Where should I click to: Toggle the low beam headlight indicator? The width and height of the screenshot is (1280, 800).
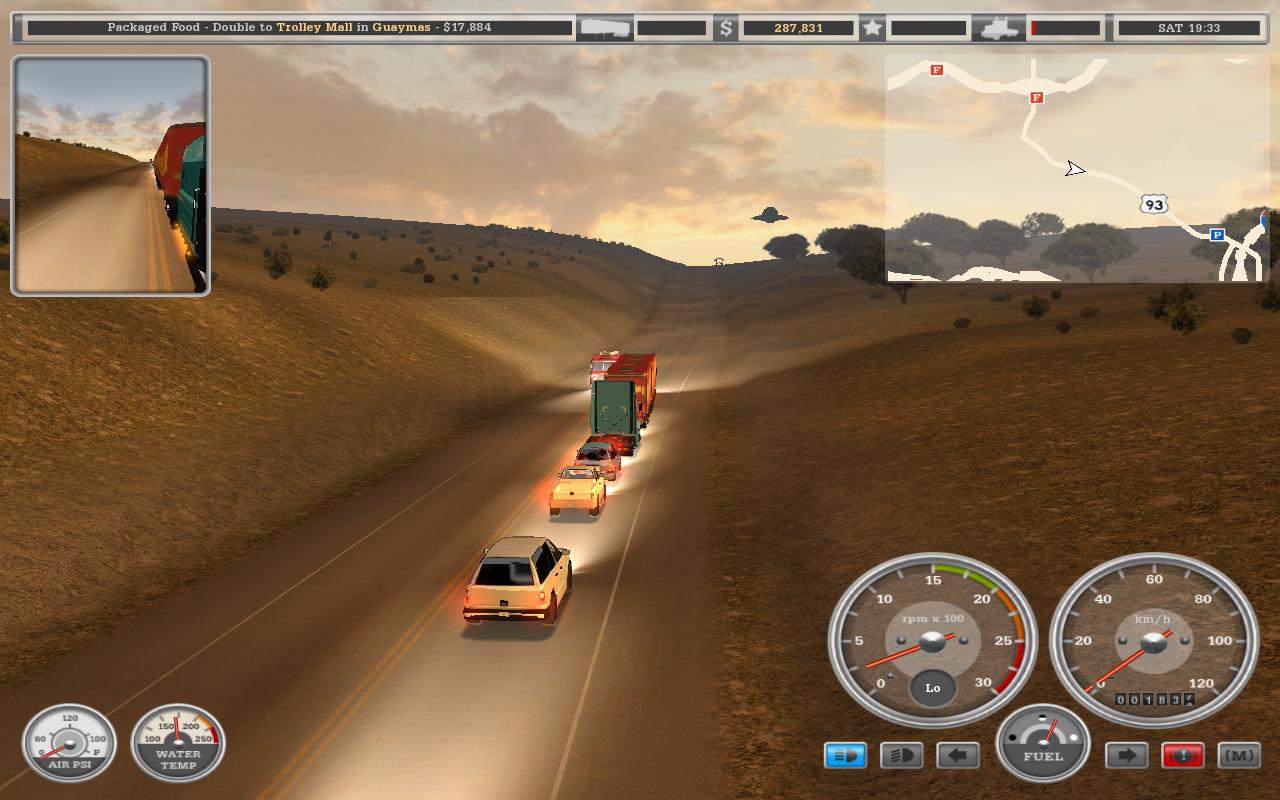point(901,755)
